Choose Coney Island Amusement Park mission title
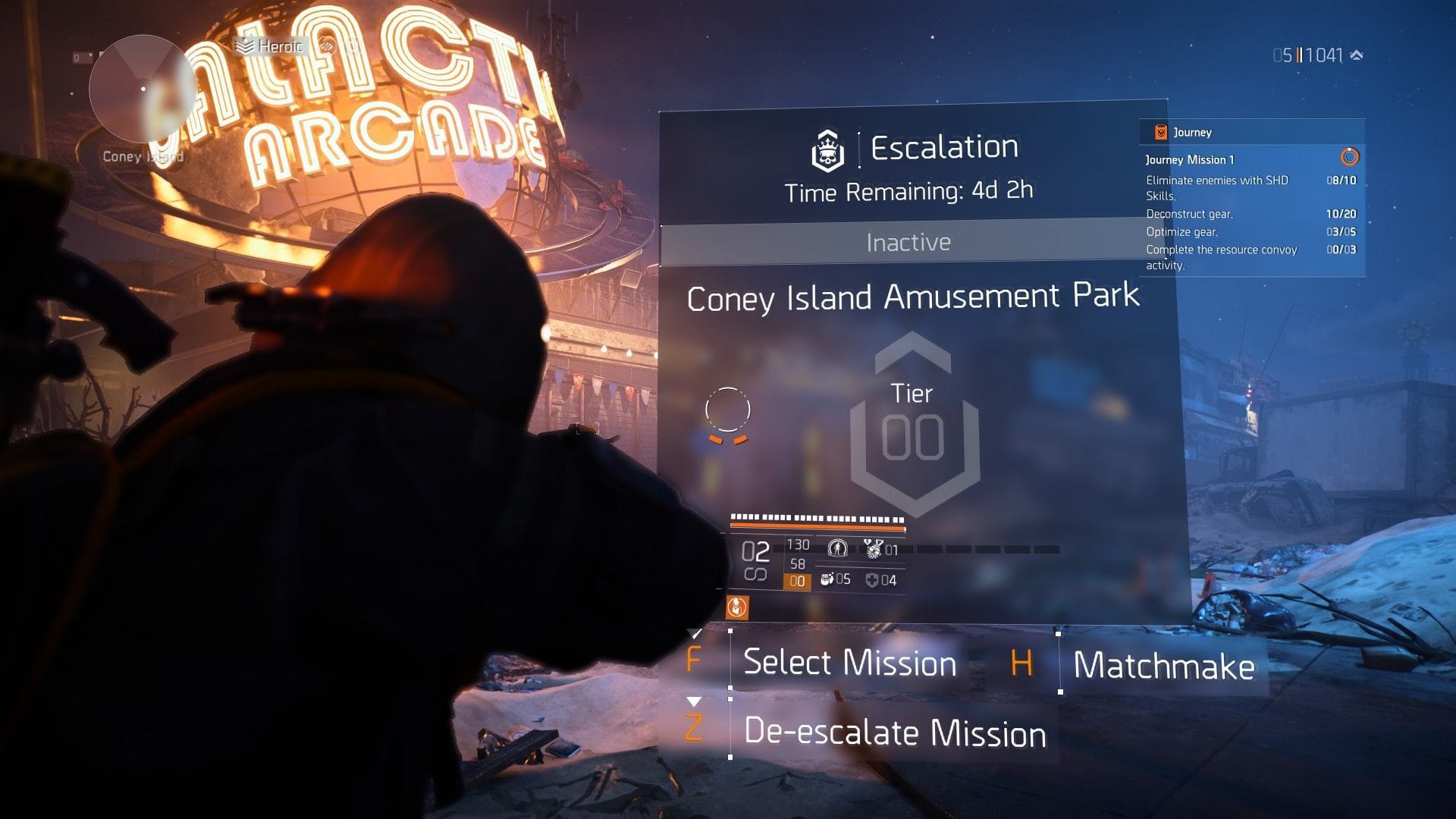The image size is (1456, 819). (x=912, y=297)
